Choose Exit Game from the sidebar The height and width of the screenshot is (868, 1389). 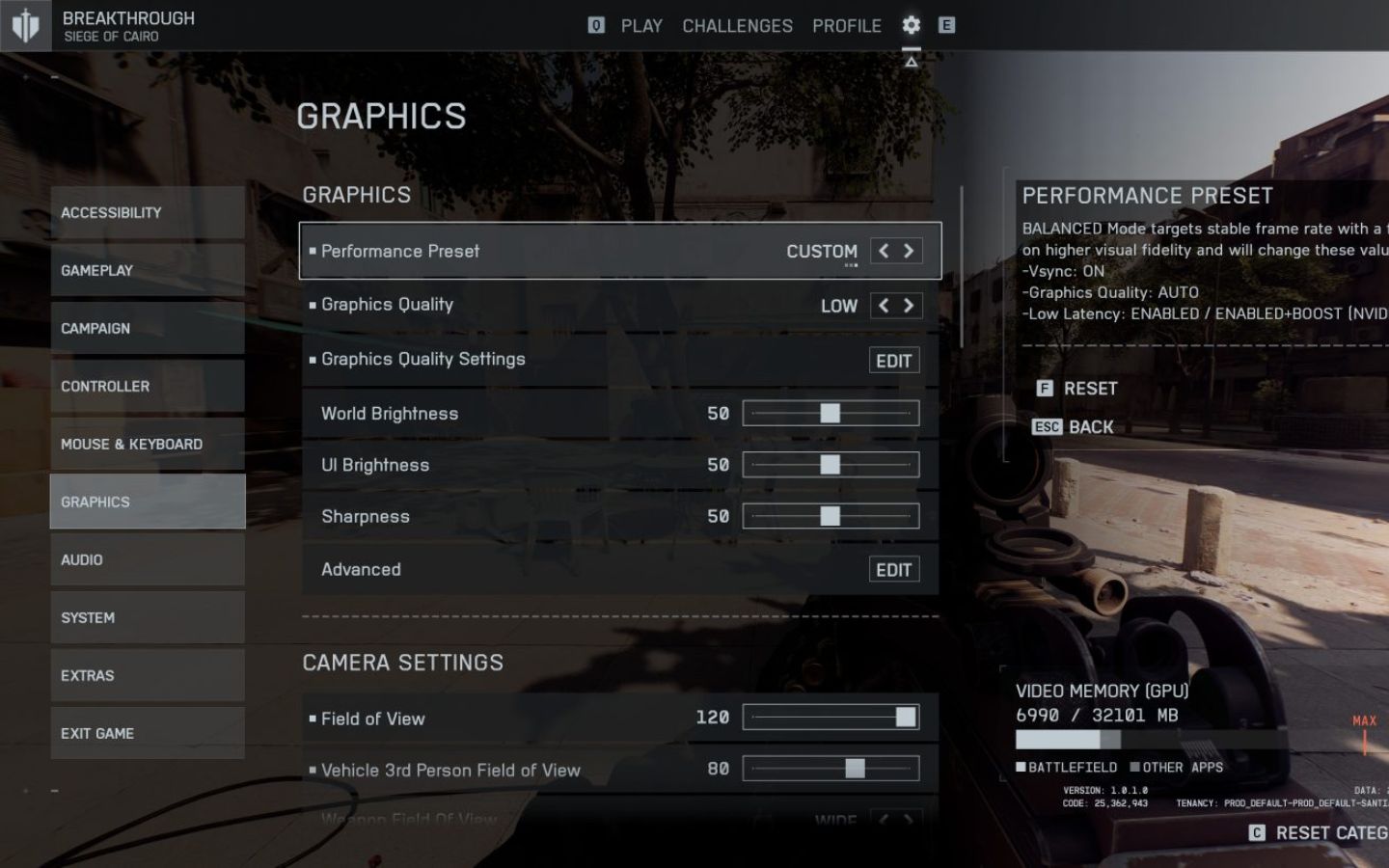point(148,733)
